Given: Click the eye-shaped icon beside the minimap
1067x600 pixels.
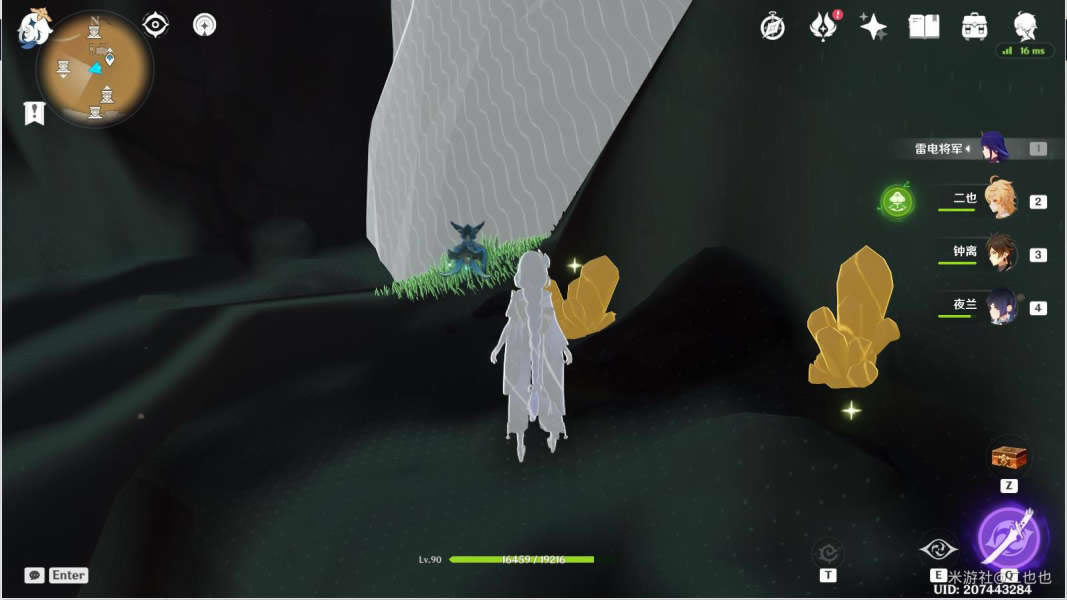Looking at the screenshot, I should click(x=156, y=24).
